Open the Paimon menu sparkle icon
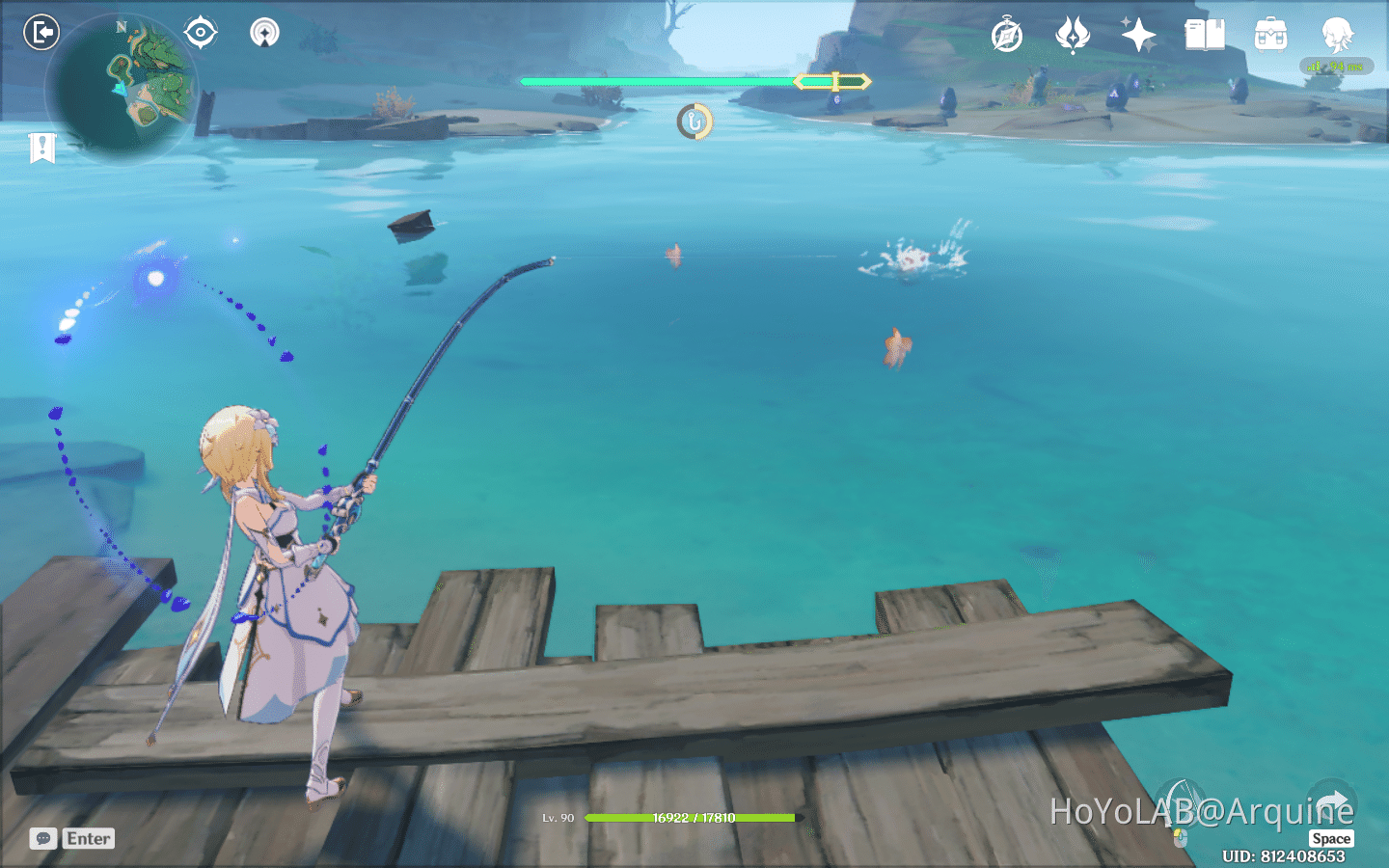Image resolution: width=1389 pixels, height=868 pixels. point(1139,34)
